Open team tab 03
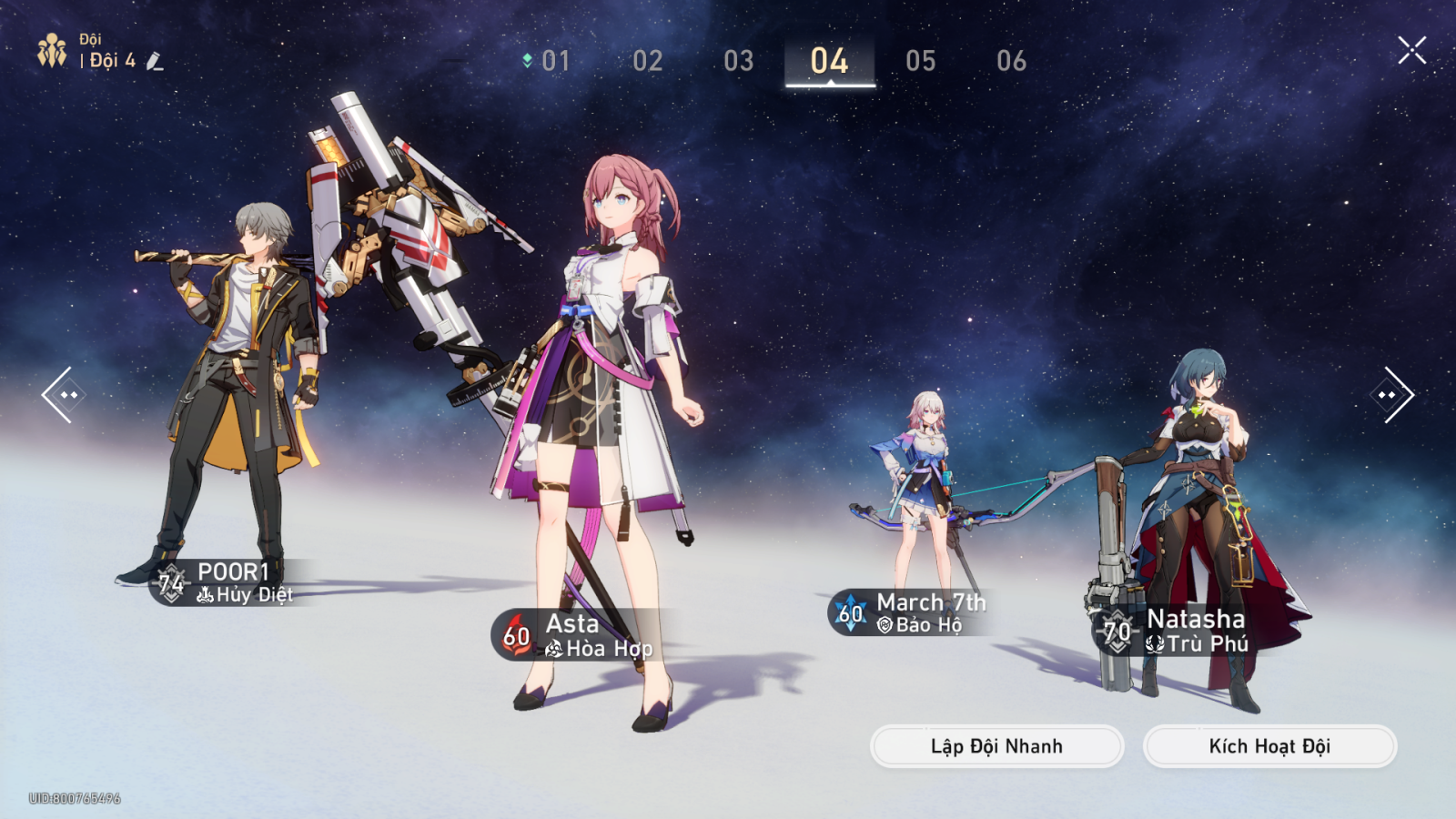1456x819 pixels. 738,61
